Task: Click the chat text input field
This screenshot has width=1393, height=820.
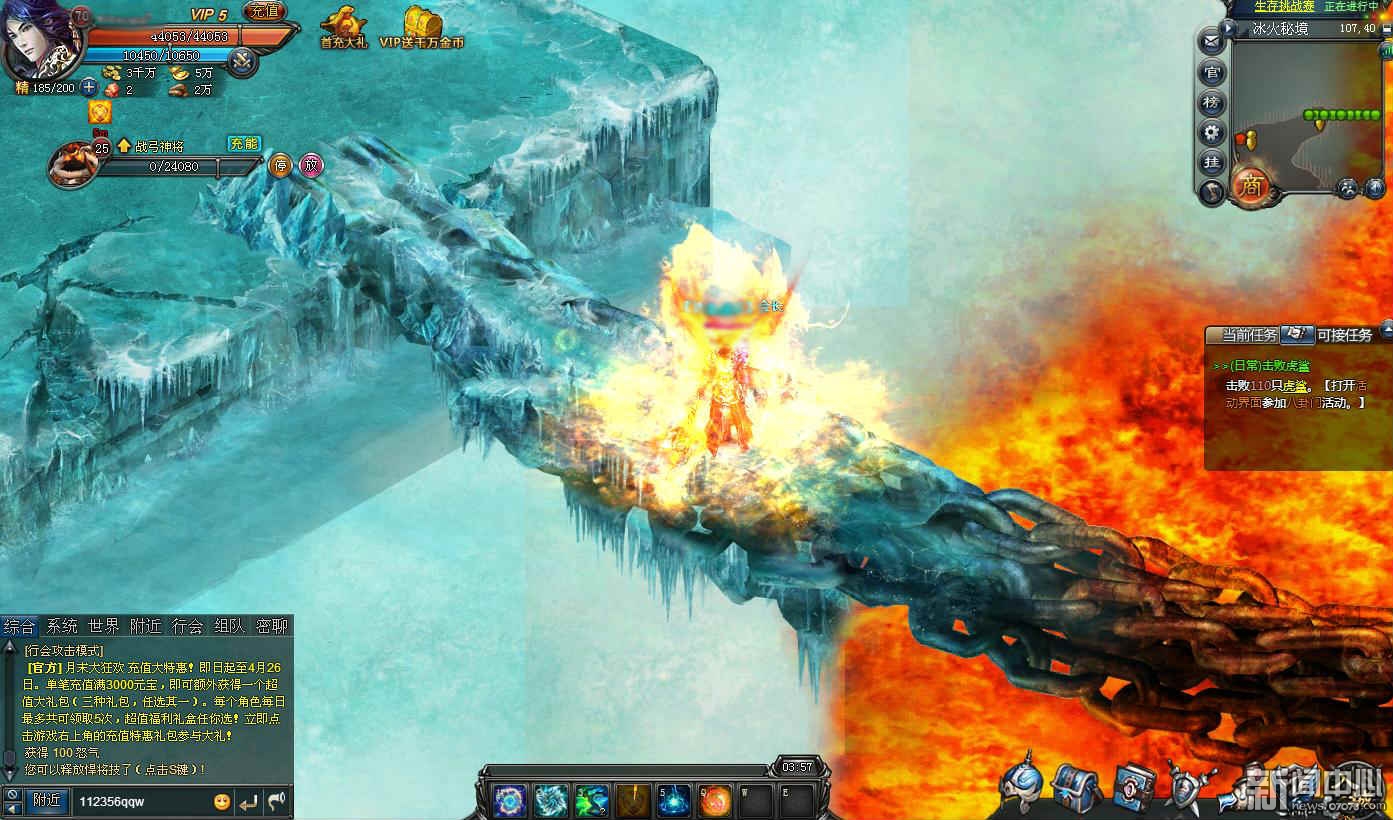Action: pyautogui.click(x=140, y=801)
